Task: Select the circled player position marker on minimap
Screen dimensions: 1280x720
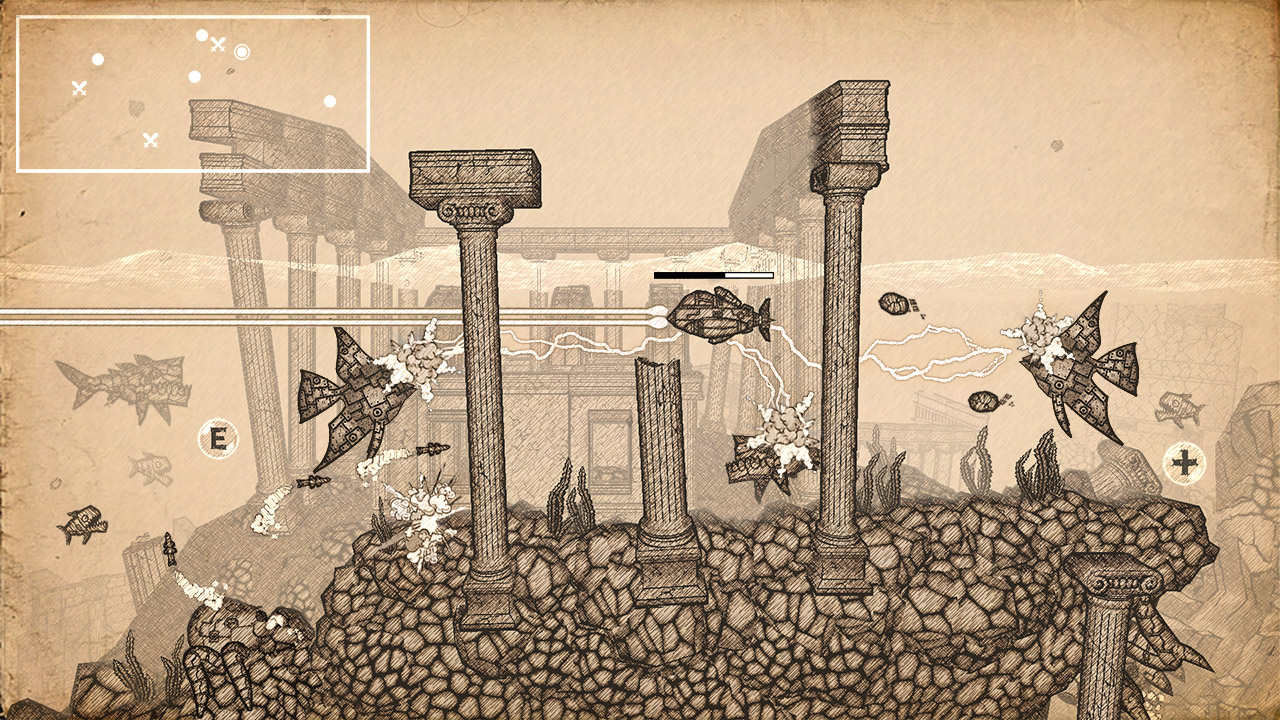Action: [x=242, y=52]
